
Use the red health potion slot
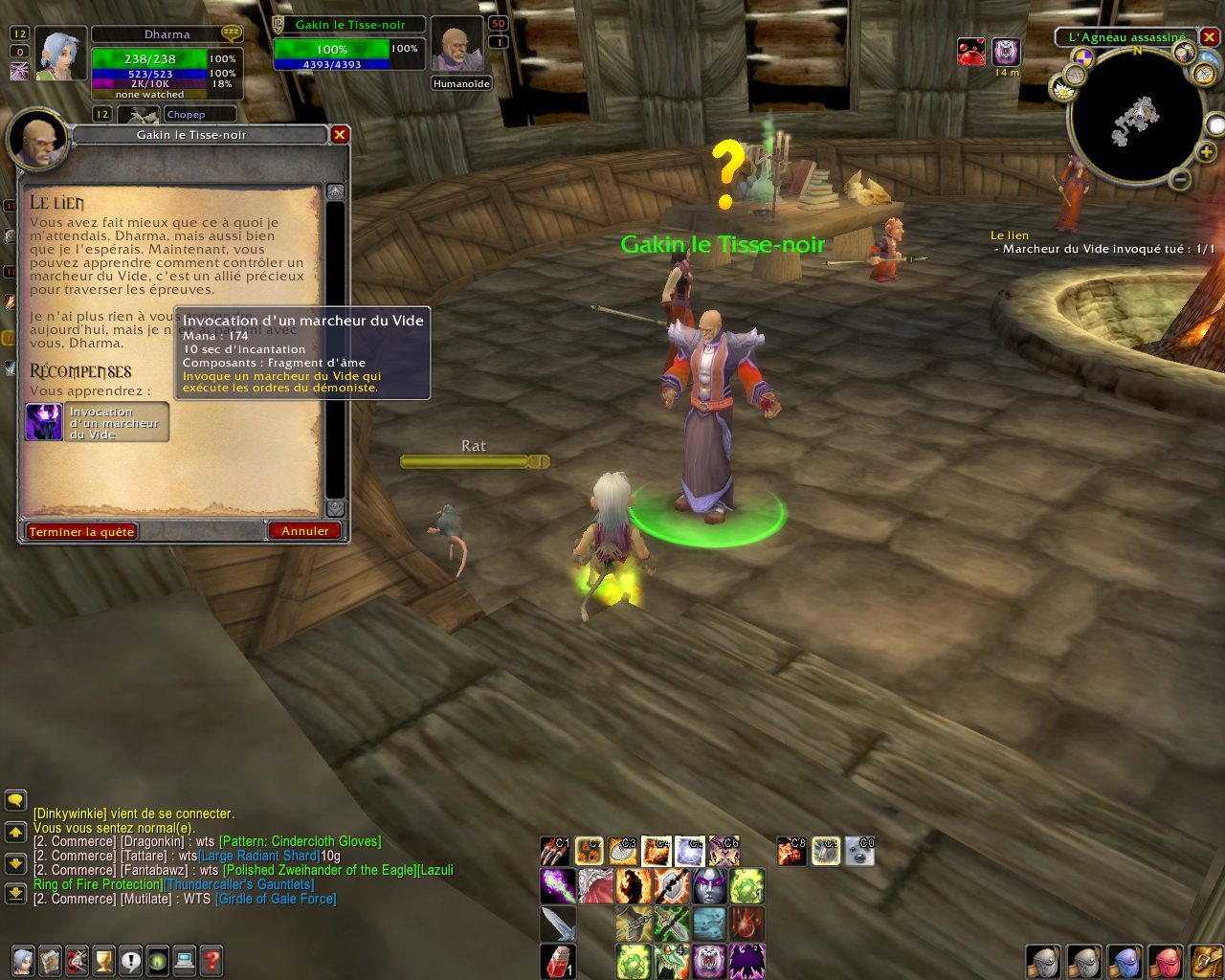[558, 961]
